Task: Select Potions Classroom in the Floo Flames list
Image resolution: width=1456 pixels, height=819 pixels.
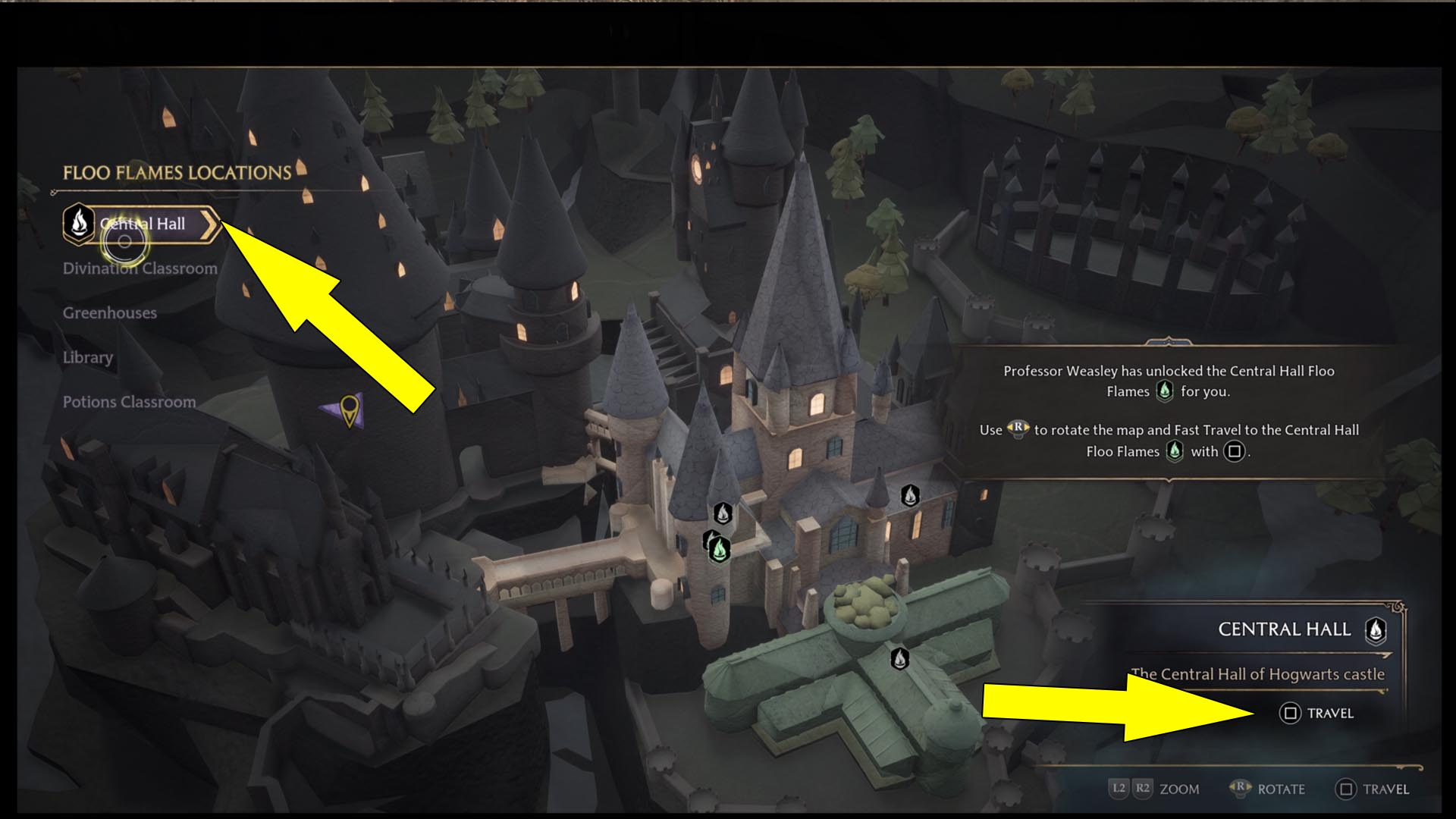Action: pos(130,402)
